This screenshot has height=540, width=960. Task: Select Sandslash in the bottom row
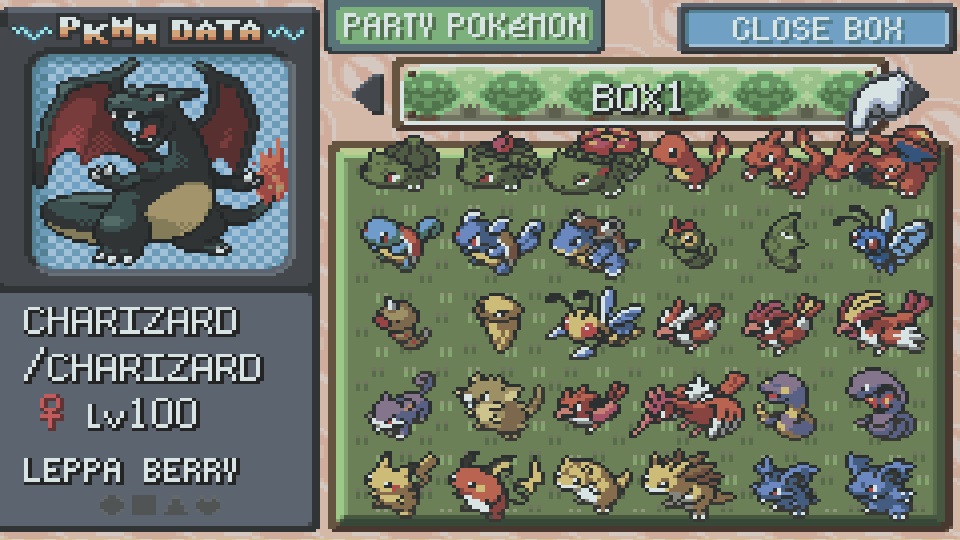[x=686, y=482]
